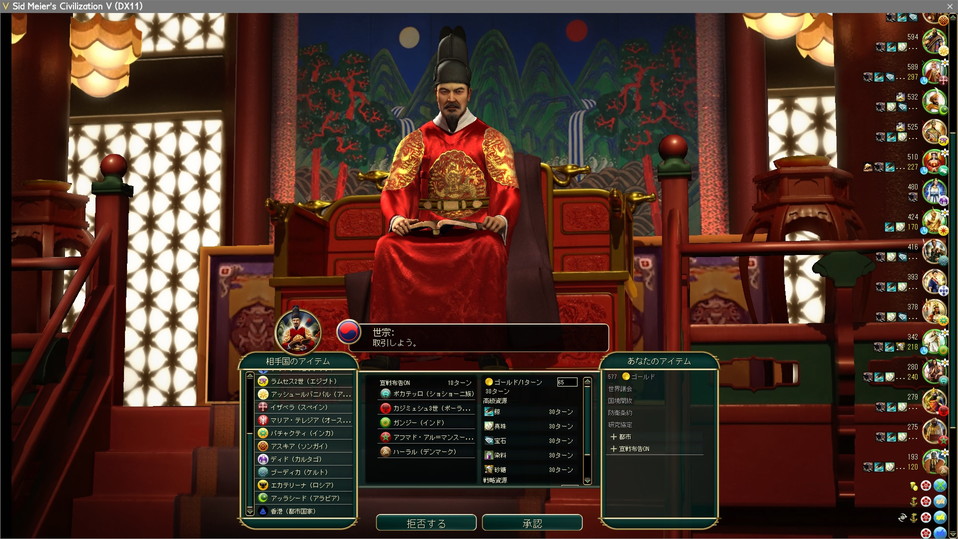Expand your 都市 (cities) section
This screenshot has width=958, height=539.
click(x=626, y=437)
